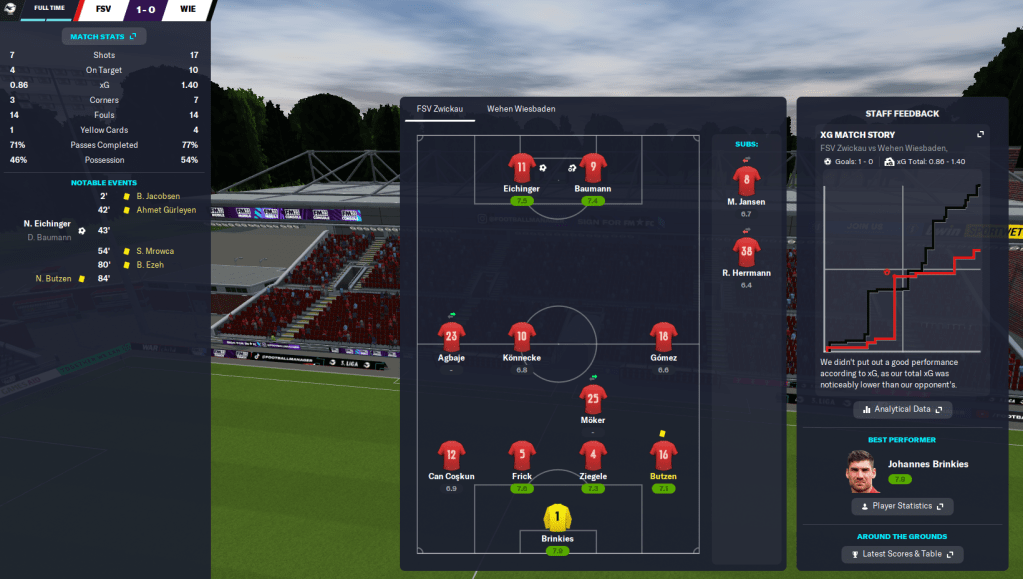This screenshot has width=1023, height=579.
Task: Click the Full Time match status tab
Action: pyautogui.click(x=49, y=8)
